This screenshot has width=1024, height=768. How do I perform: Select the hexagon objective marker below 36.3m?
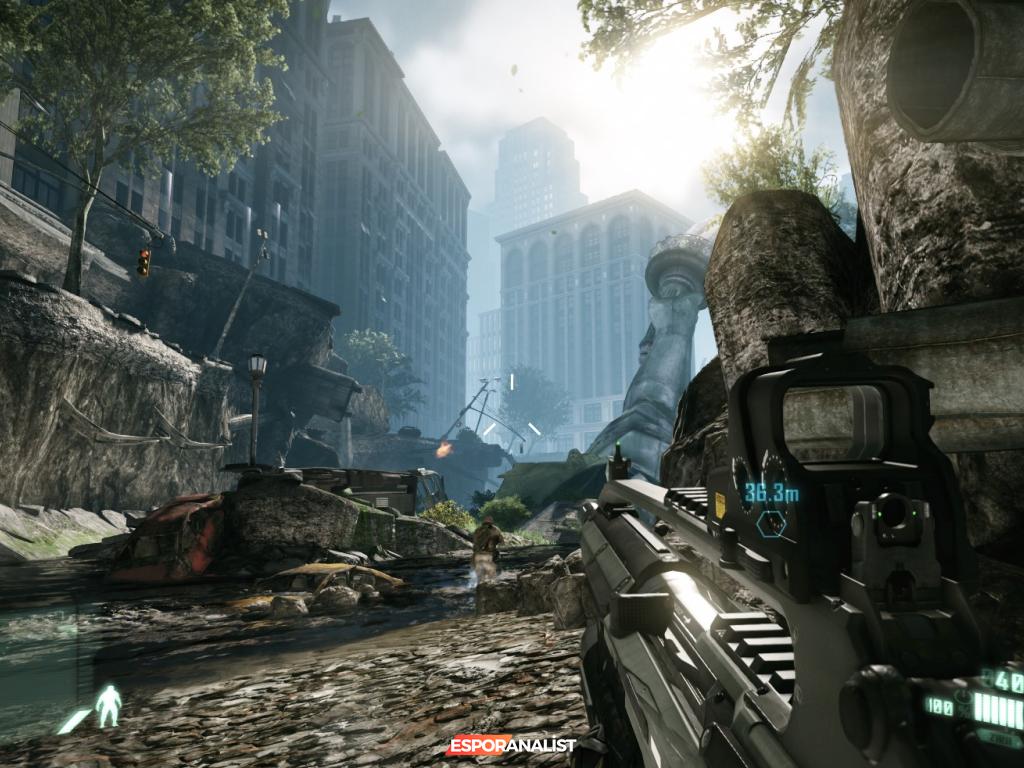pyautogui.click(x=771, y=522)
